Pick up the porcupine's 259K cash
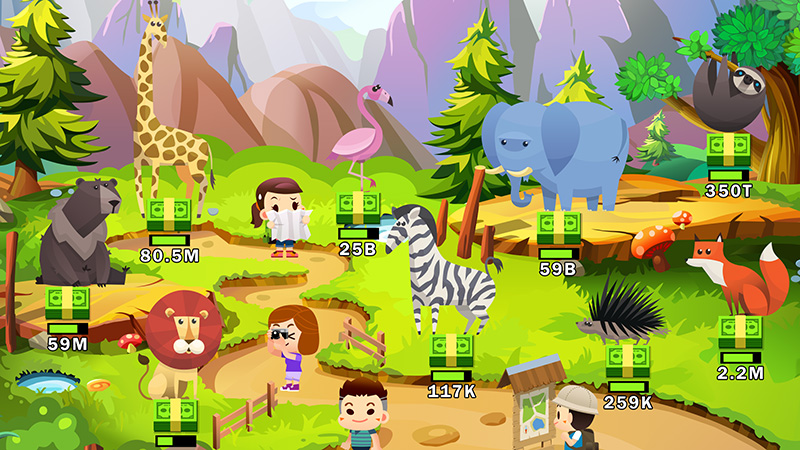This screenshot has height=450, width=800. pos(628,361)
